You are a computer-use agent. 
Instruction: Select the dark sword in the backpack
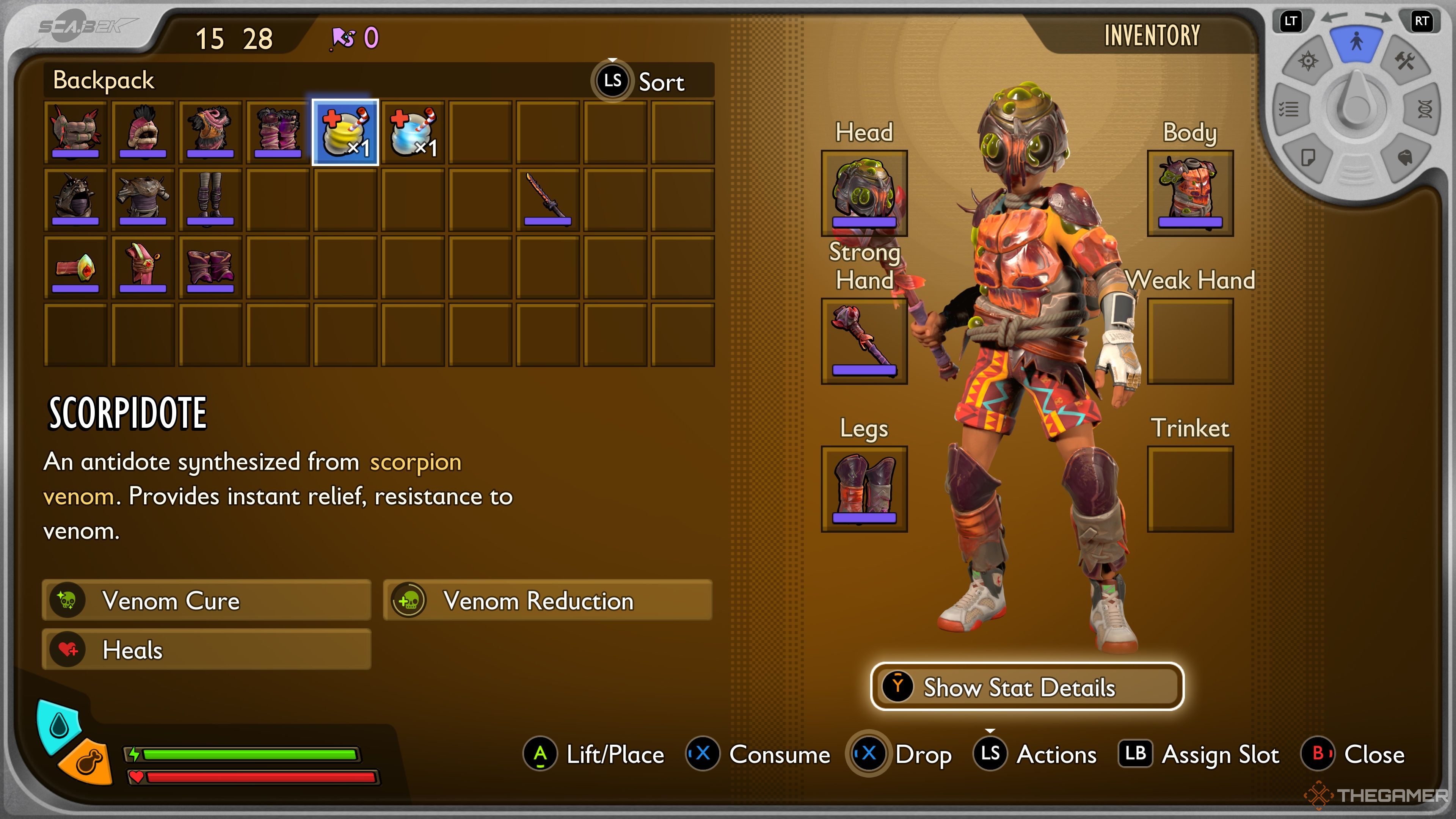(547, 199)
